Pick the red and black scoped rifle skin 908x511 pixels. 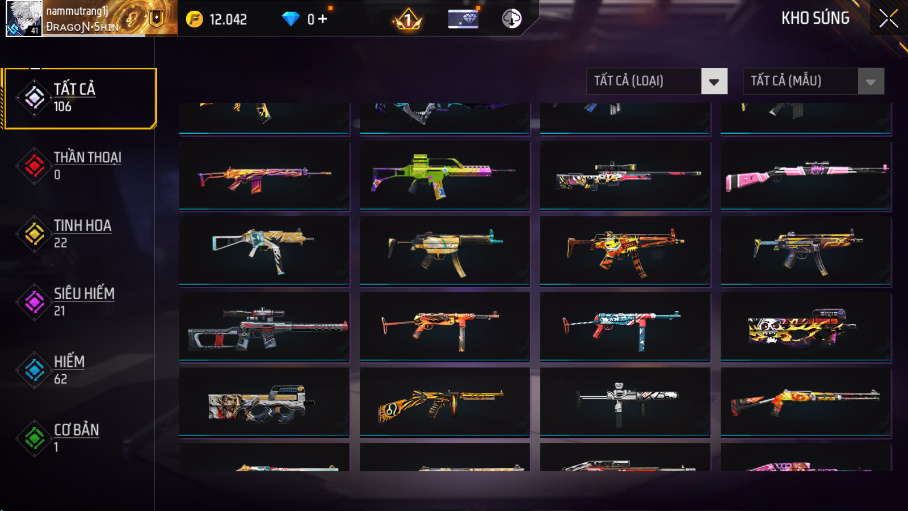point(264,326)
